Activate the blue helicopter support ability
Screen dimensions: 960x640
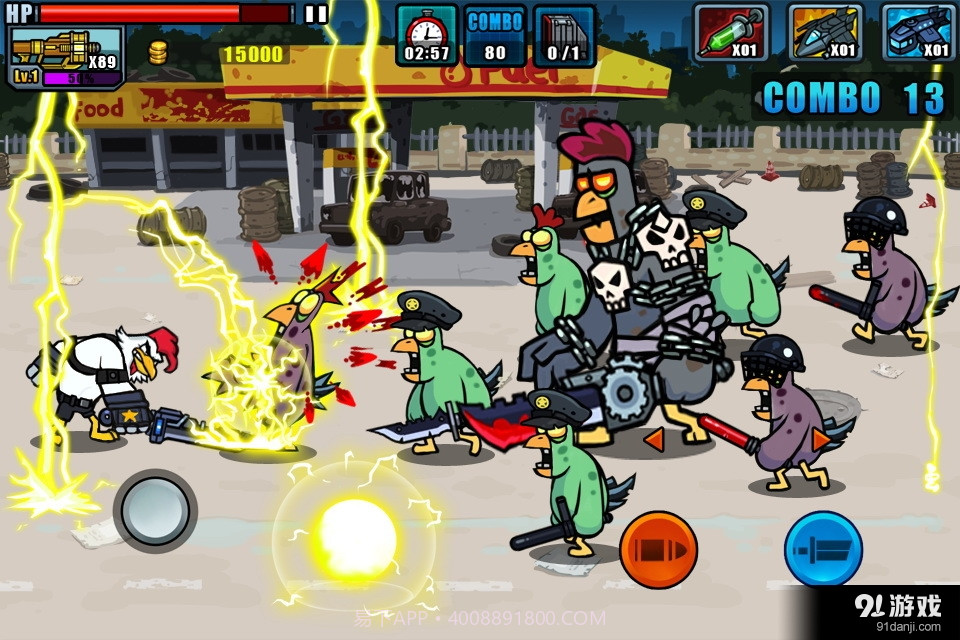918,33
